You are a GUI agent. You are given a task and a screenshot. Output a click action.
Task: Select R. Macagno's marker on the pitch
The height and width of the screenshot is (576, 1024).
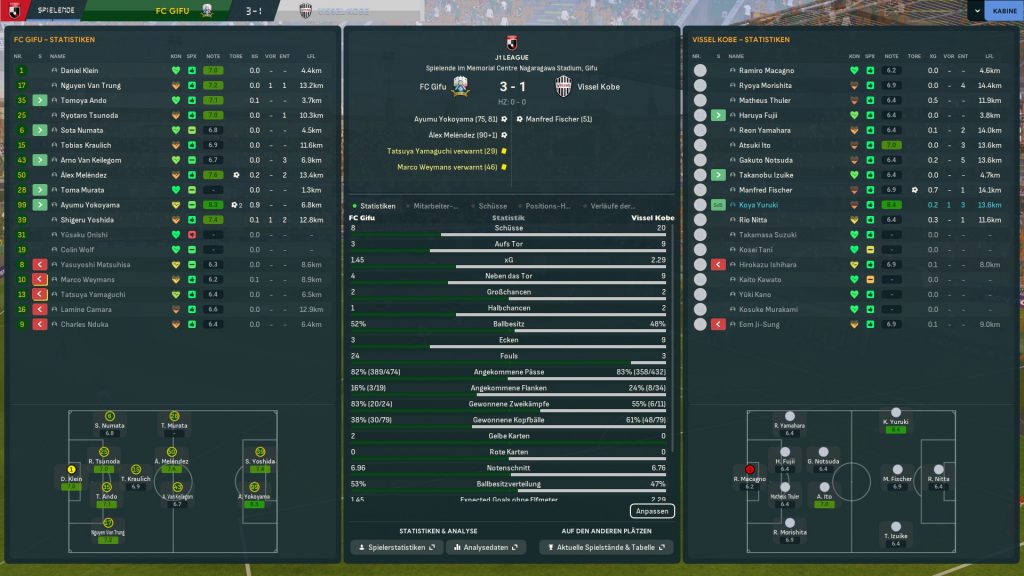point(749,468)
